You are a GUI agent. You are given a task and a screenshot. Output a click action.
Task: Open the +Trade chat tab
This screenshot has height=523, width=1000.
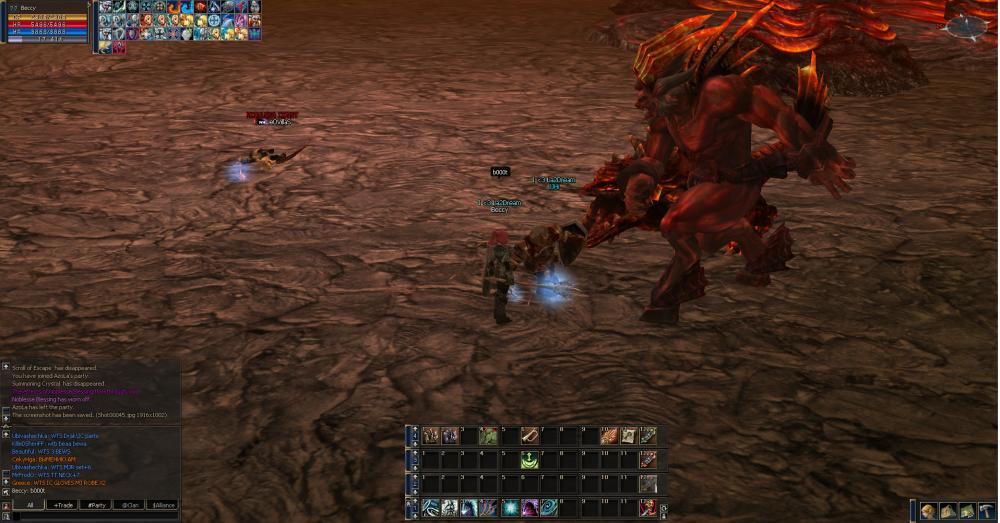pos(63,505)
